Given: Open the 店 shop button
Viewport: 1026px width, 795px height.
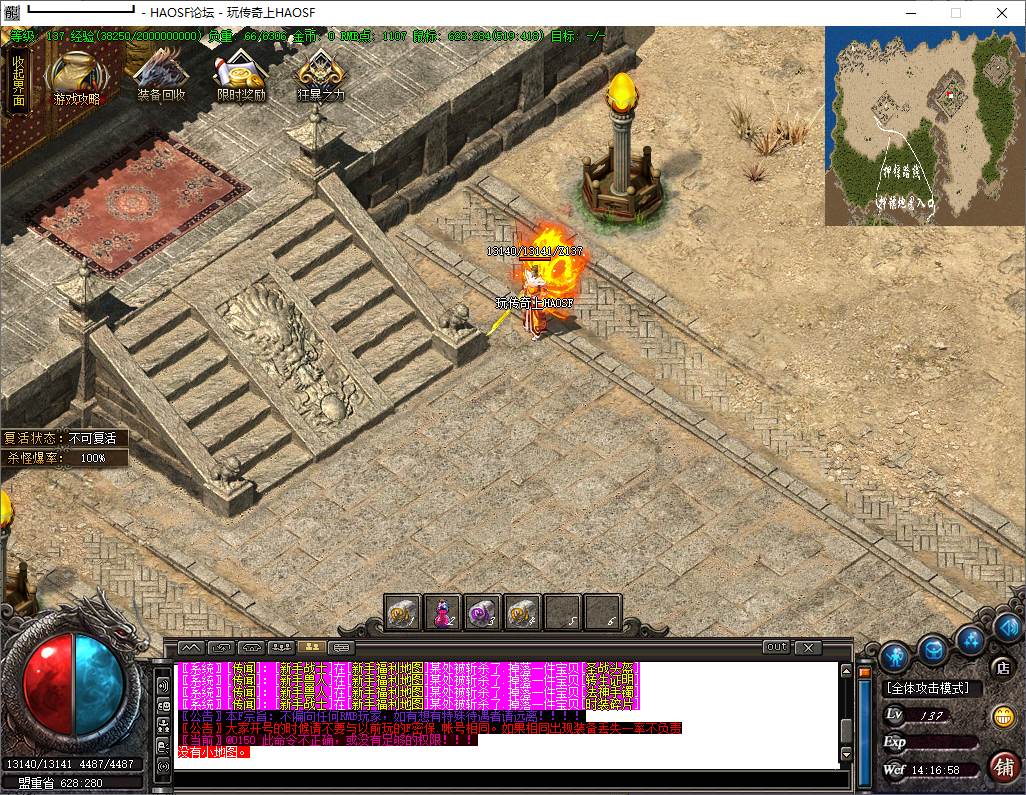Looking at the screenshot, I should click(x=1001, y=667).
